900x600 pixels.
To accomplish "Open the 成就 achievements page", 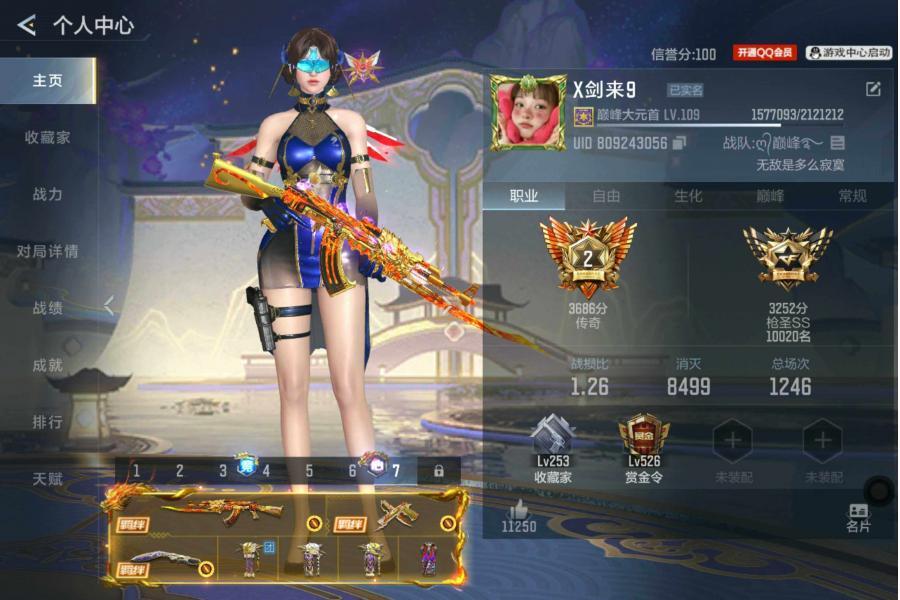I will click(x=47, y=365).
